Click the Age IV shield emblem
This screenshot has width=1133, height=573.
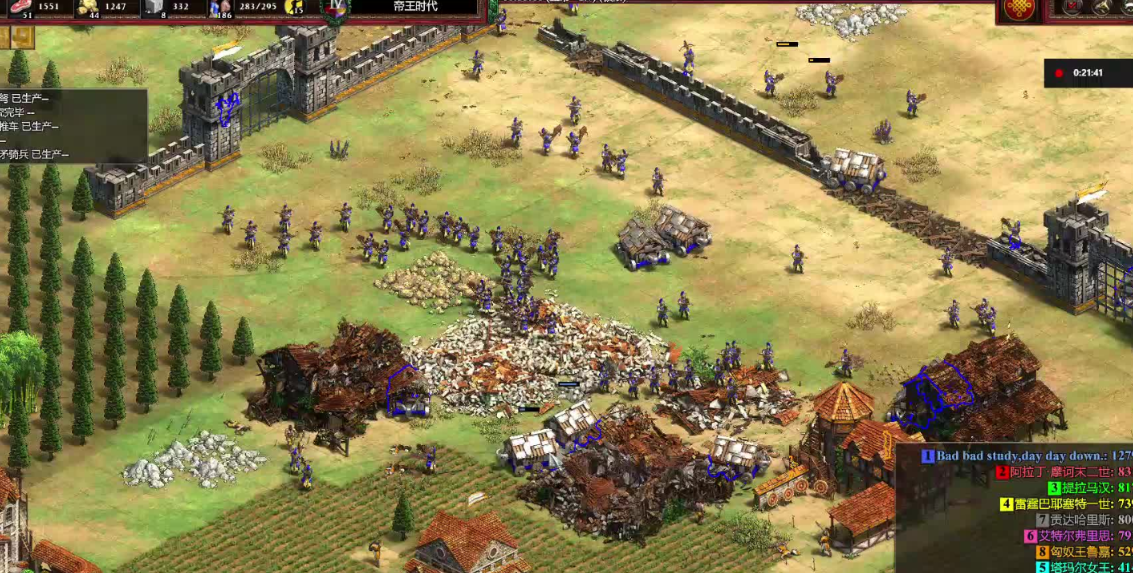(335, 8)
